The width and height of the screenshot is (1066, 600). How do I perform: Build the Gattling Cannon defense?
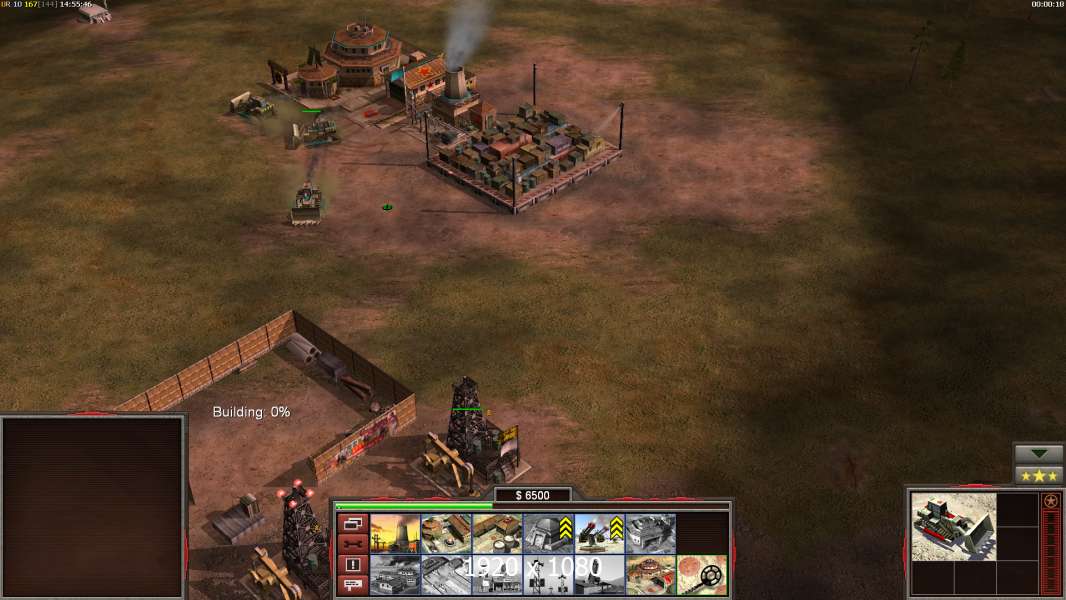[599, 533]
